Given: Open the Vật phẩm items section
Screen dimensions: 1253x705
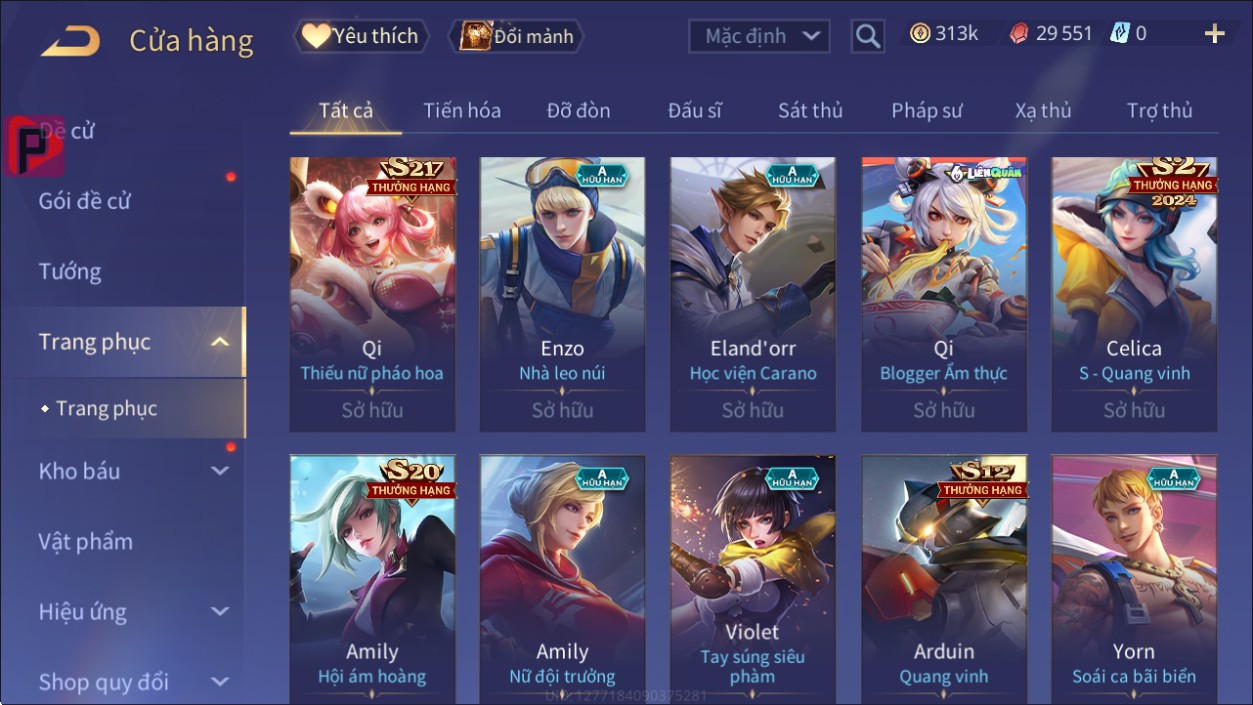Looking at the screenshot, I should (86, 542).
